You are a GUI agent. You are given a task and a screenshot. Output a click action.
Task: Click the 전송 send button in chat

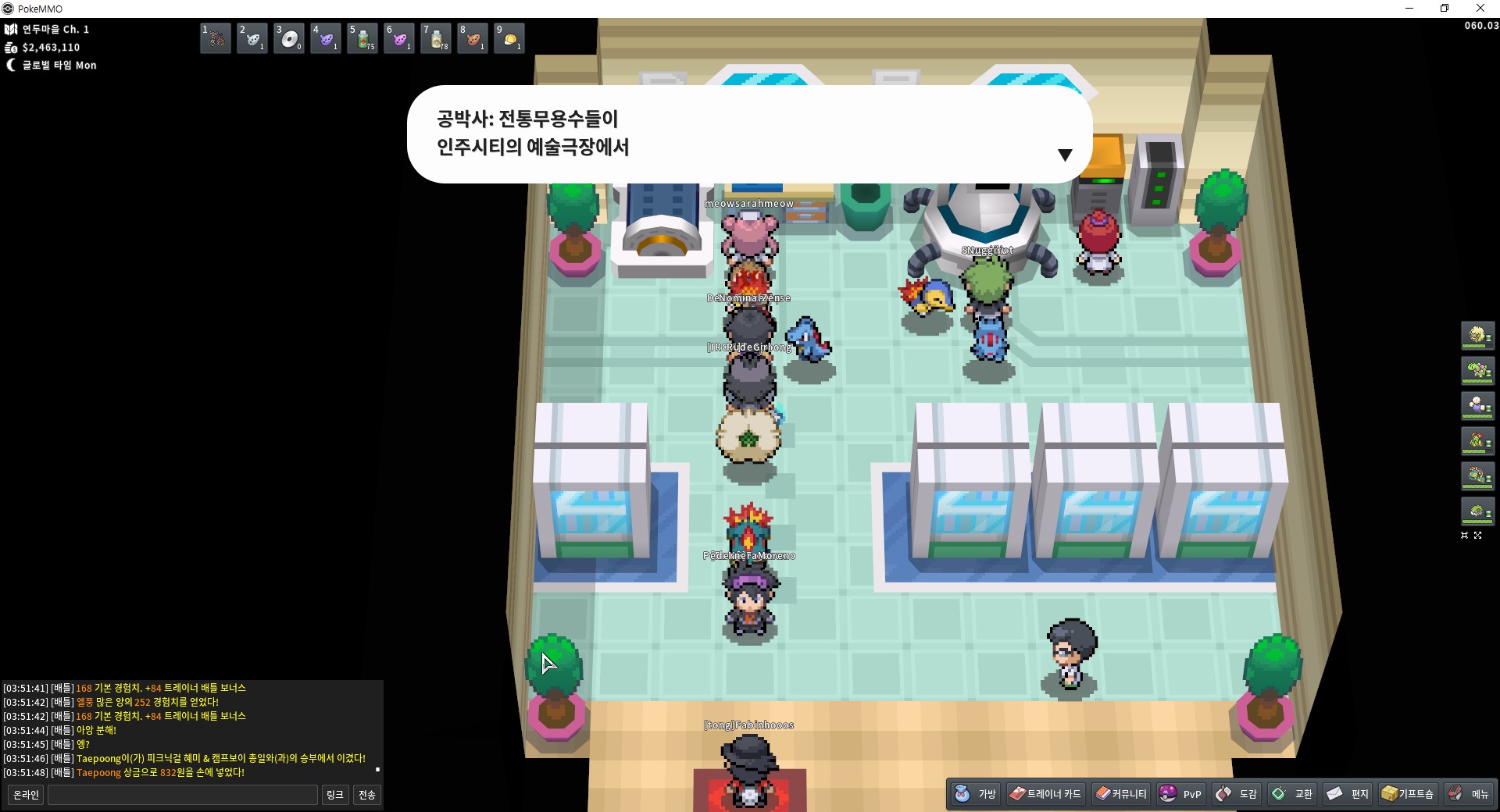click(366, 795)
